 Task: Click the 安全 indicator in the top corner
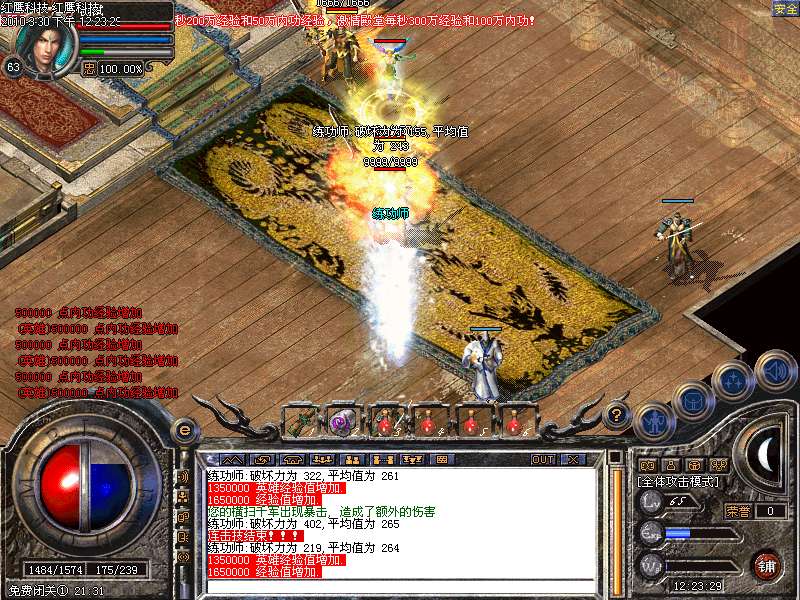tap(785, 9)
